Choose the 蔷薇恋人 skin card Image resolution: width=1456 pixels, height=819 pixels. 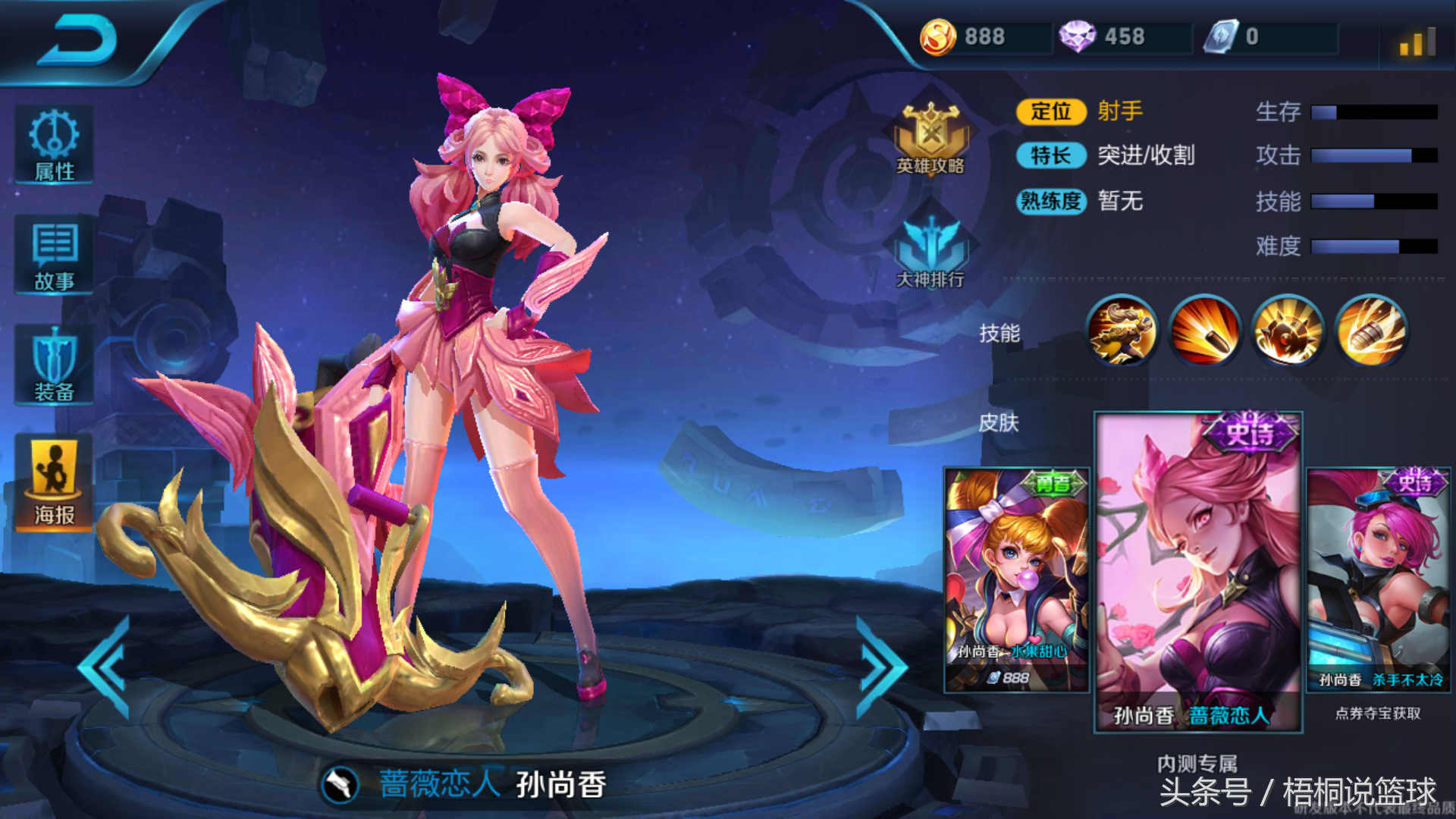pos(1198,573)
